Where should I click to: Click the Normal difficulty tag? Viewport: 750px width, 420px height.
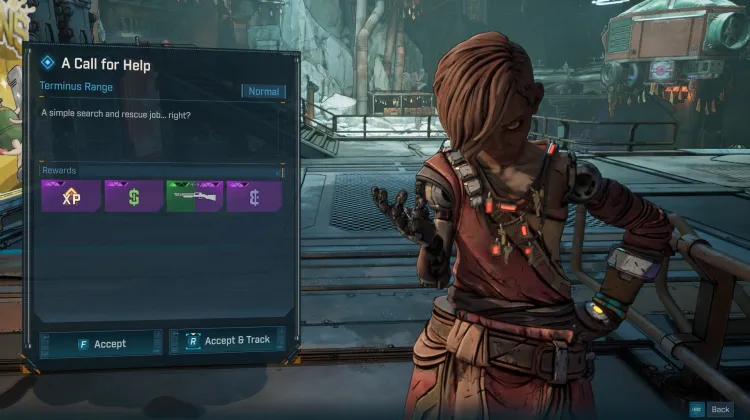coord(263,91)
